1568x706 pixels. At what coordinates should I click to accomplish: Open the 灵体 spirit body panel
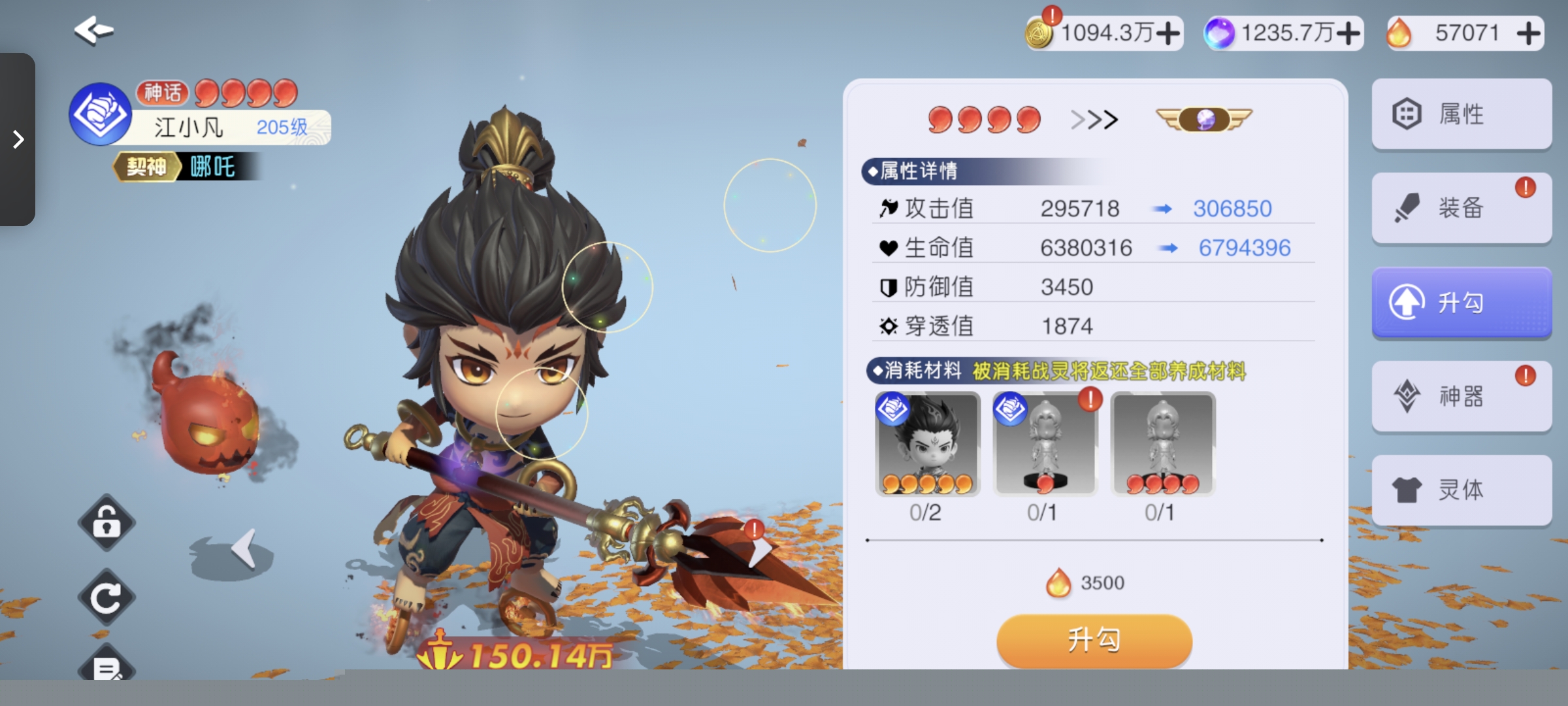click(1462, 490)
